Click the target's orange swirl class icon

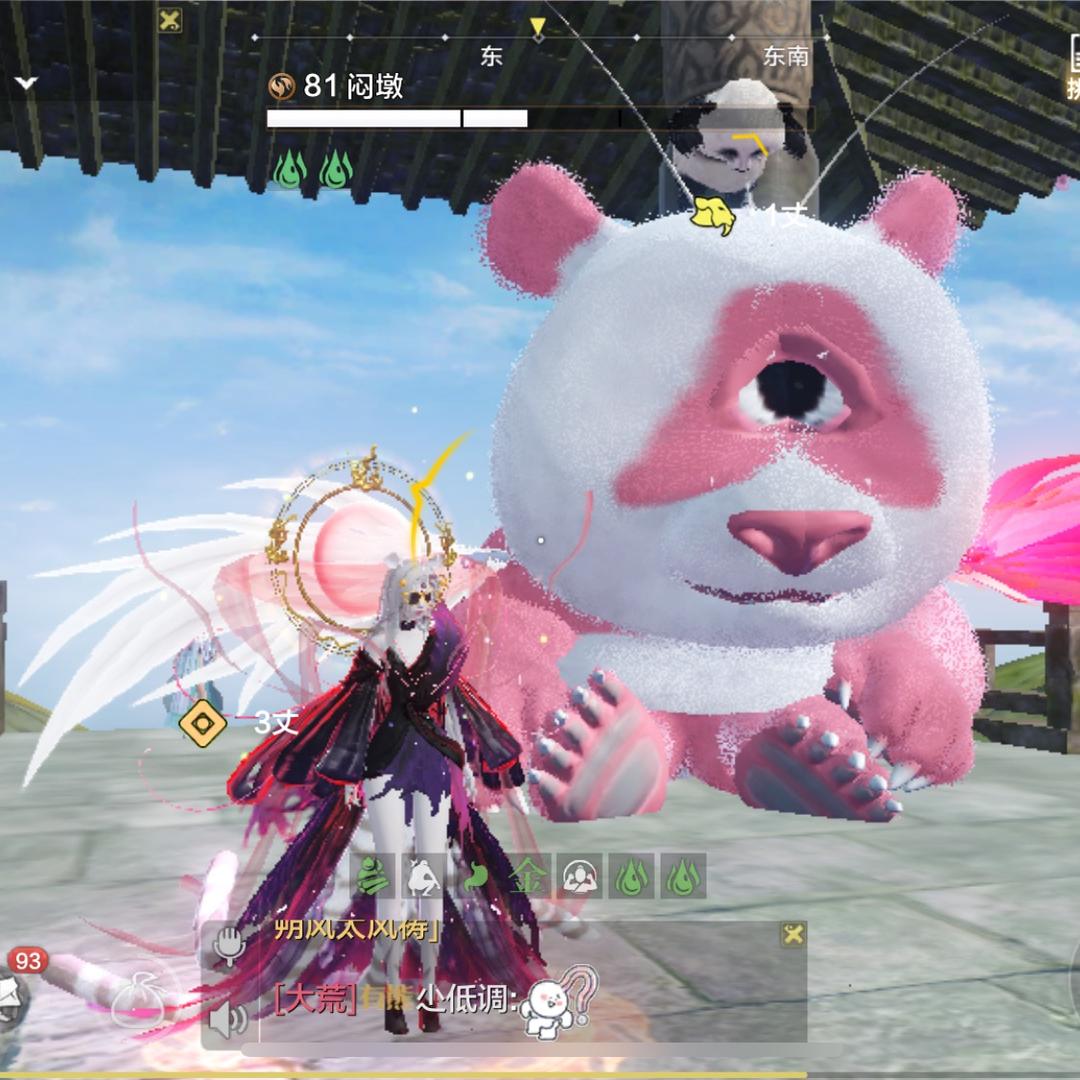click(282, 87)
